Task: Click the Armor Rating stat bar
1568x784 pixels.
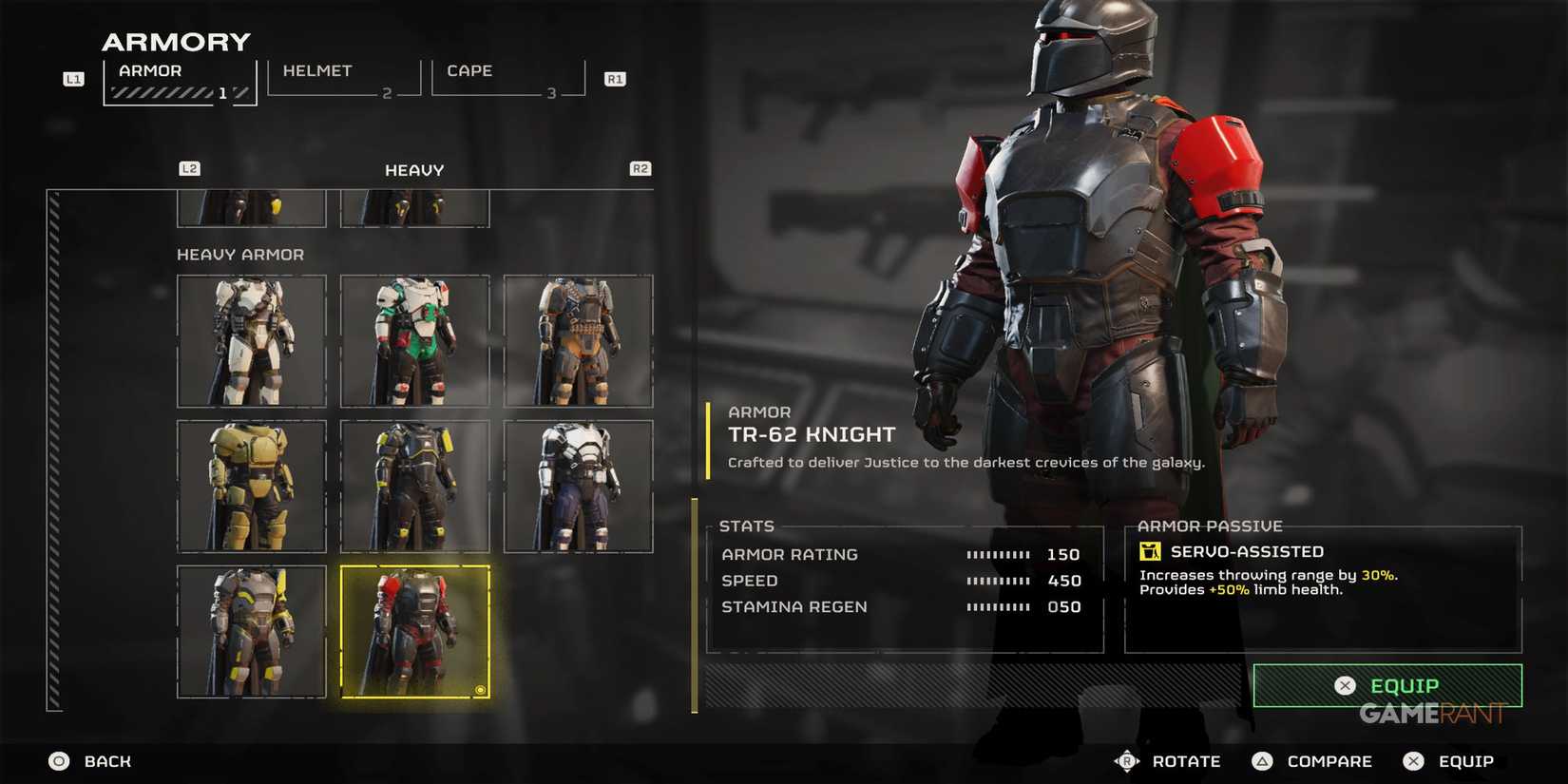Action: [x=998, y=554]
